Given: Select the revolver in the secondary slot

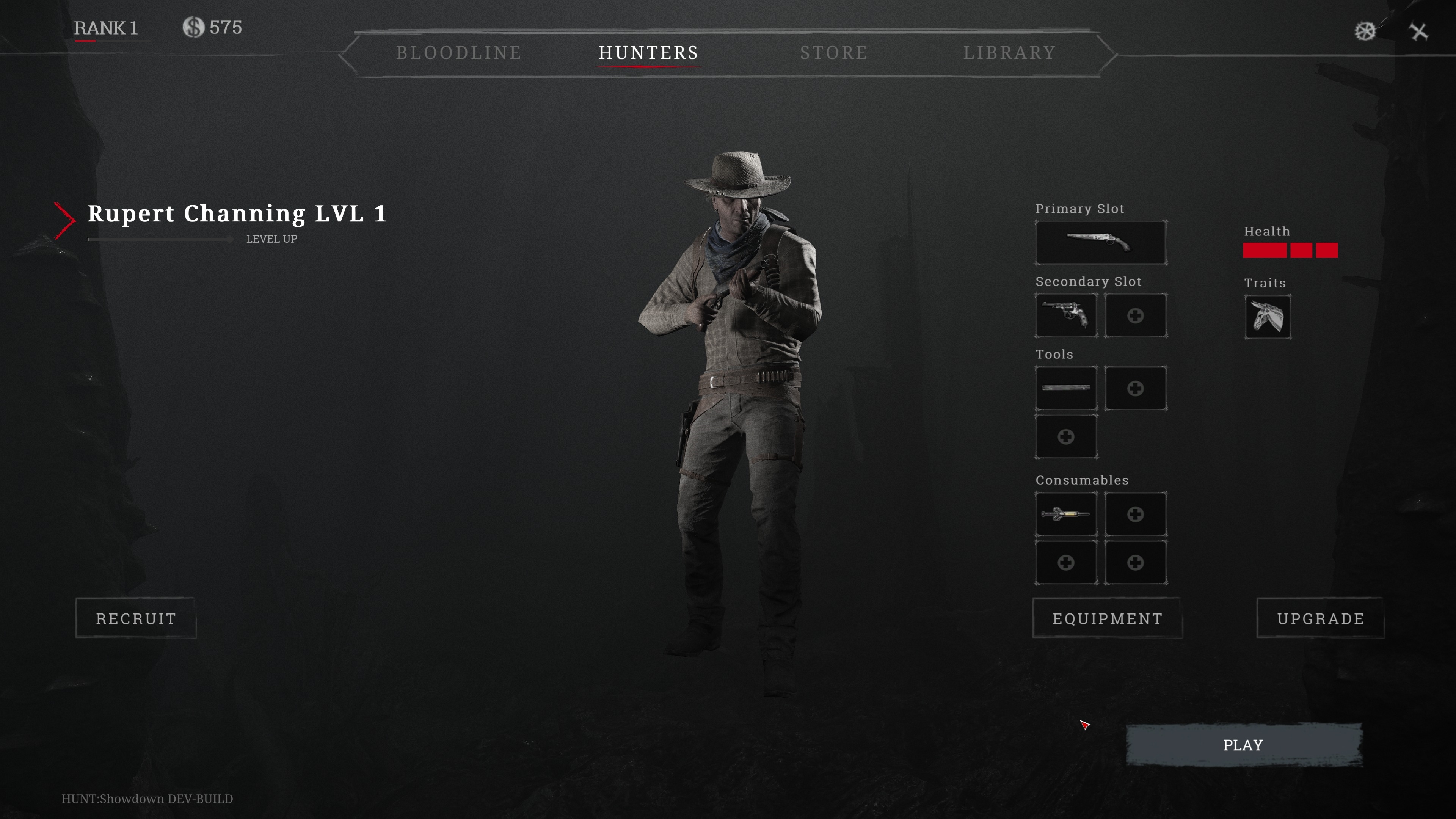Looking at the screenshot, I should [1066, 315].
